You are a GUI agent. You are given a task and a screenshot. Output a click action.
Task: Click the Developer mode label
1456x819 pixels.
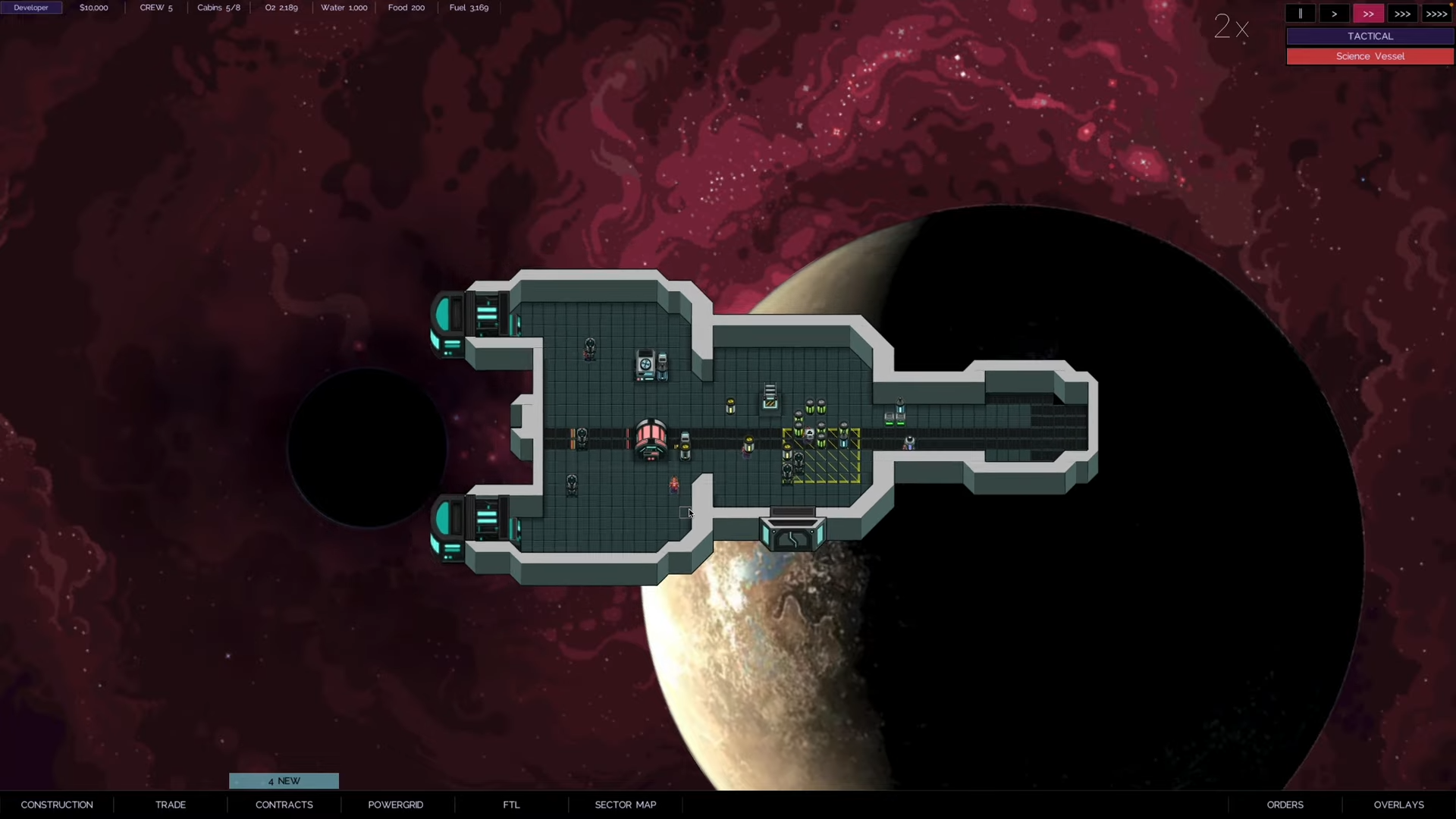[31, 8]
